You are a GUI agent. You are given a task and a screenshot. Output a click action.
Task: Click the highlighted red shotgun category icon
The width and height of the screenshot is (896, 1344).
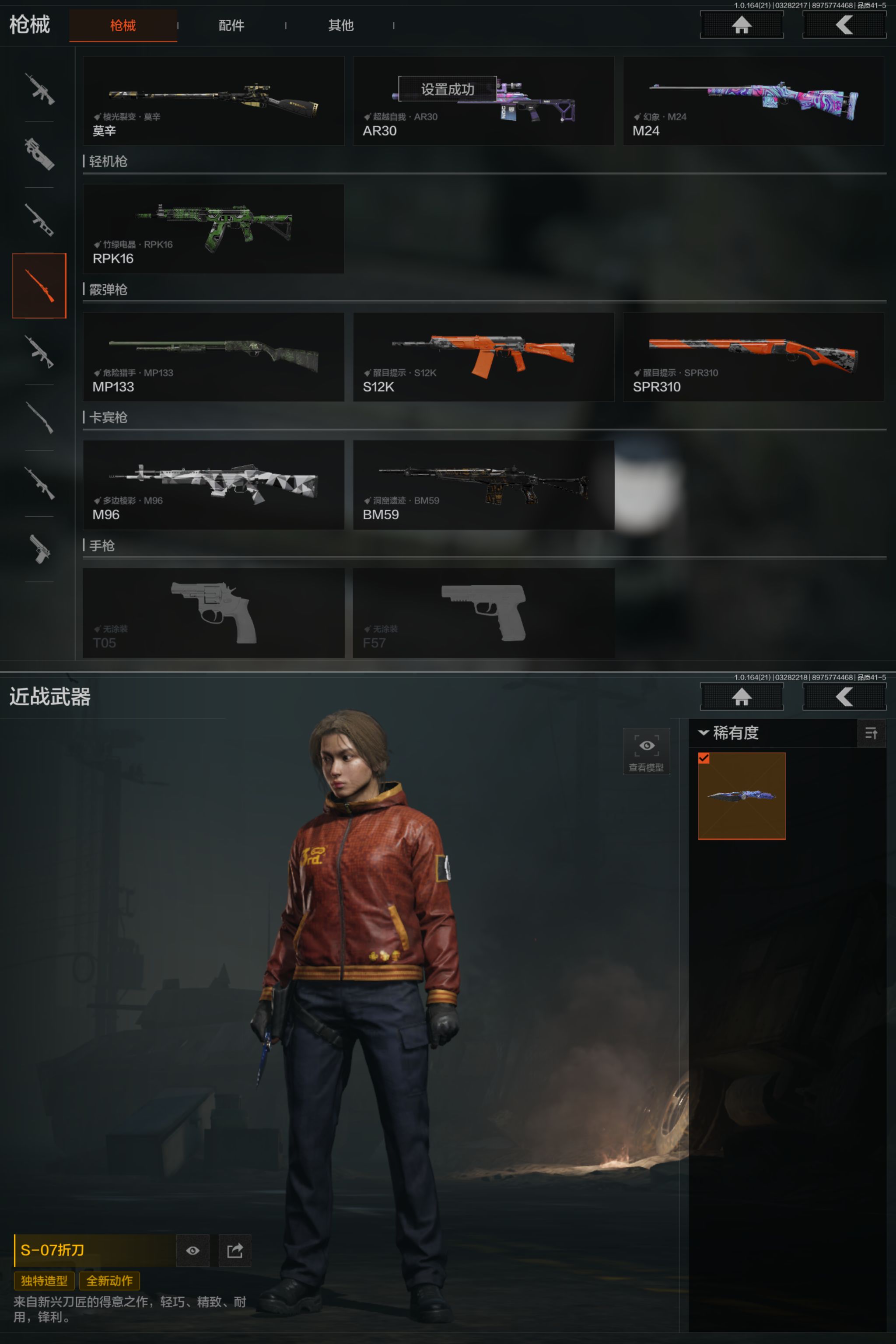point(39,285)
